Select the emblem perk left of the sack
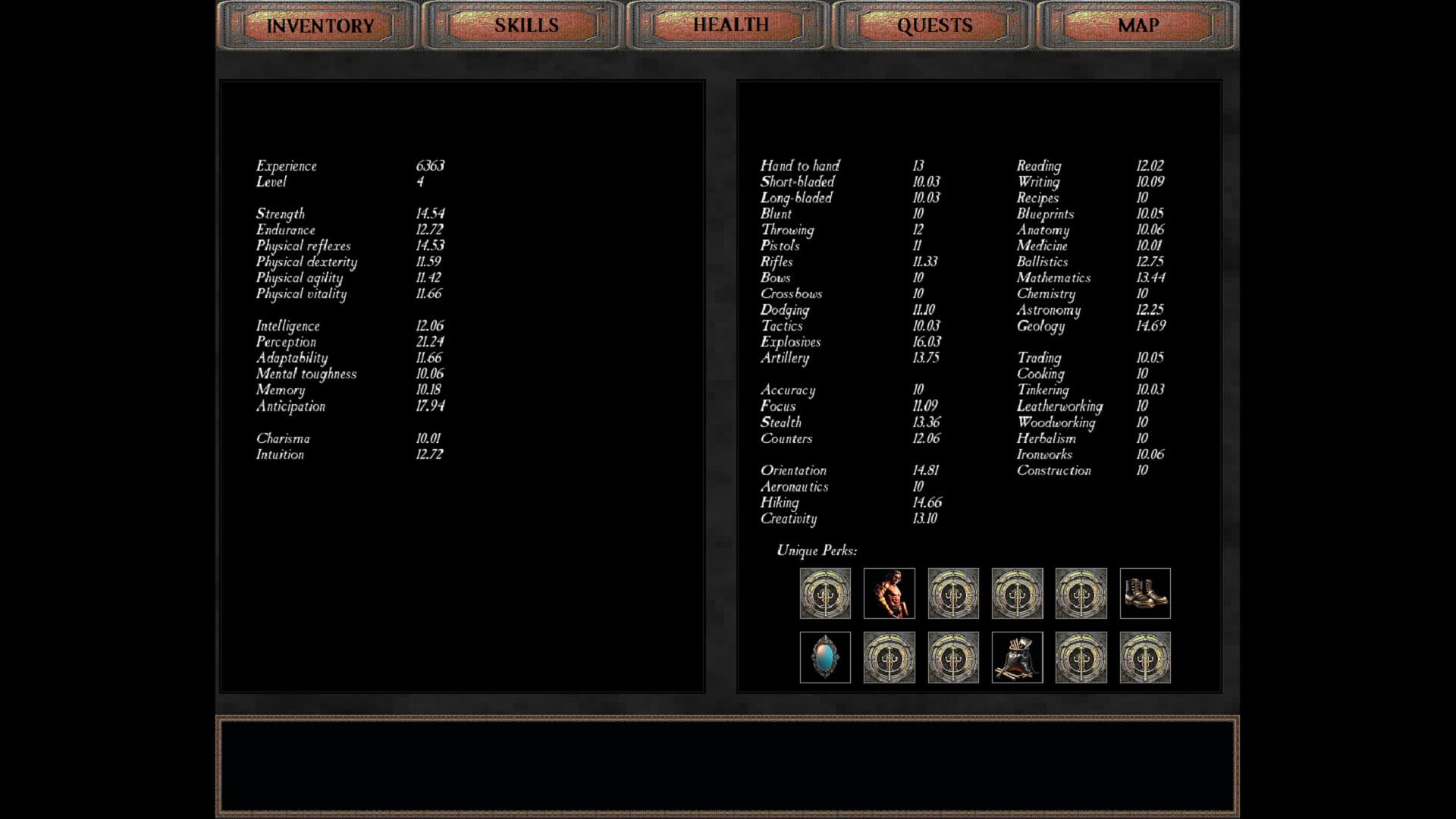 coord(952,658)
